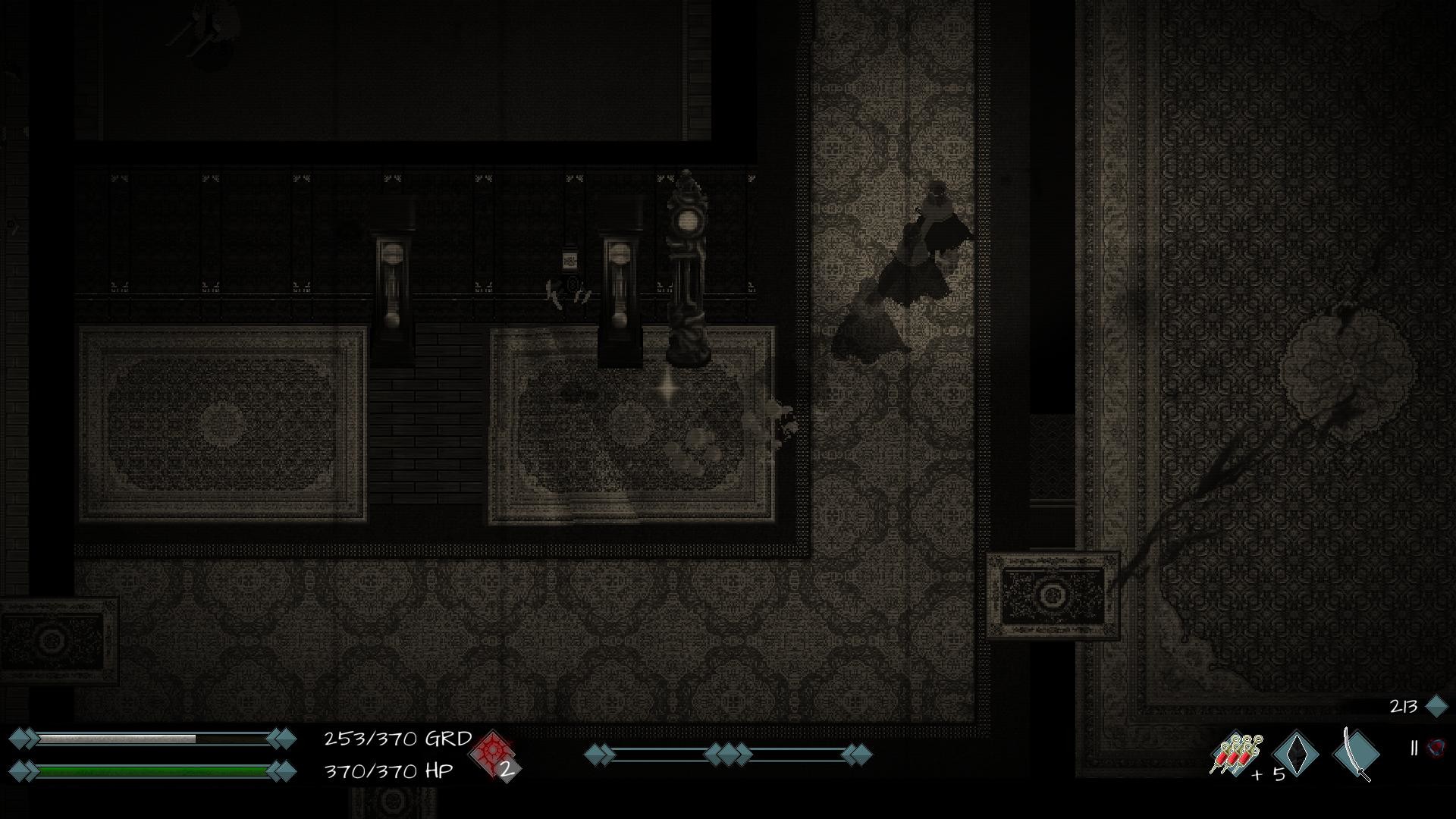Click the white sparkle near the clock statue
The width and height of the screenshot is (1456, 819).
[x=669, y=388]
